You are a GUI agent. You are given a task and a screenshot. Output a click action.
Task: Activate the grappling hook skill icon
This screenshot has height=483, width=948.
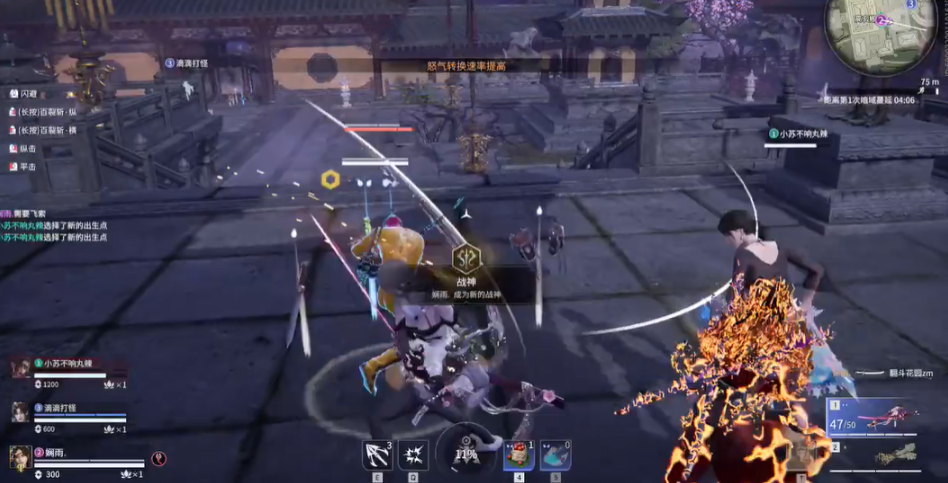(x=378, y=455)
